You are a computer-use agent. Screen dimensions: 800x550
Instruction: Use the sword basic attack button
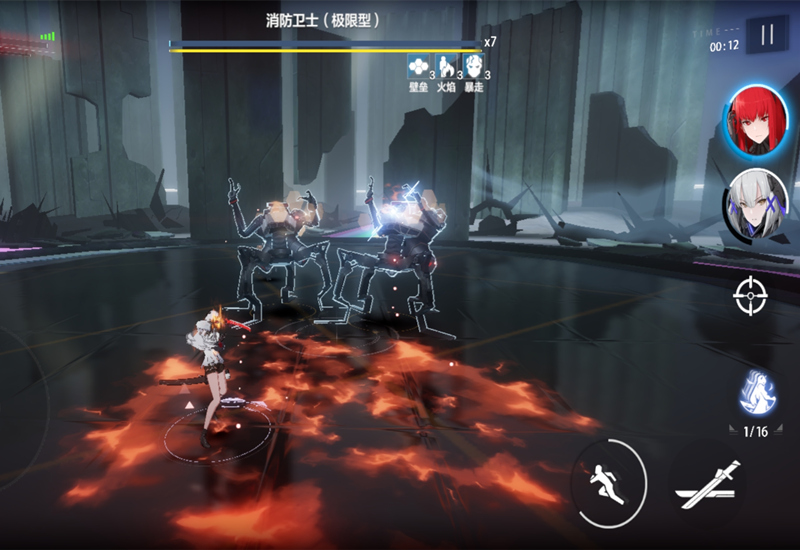coord(707,486)
